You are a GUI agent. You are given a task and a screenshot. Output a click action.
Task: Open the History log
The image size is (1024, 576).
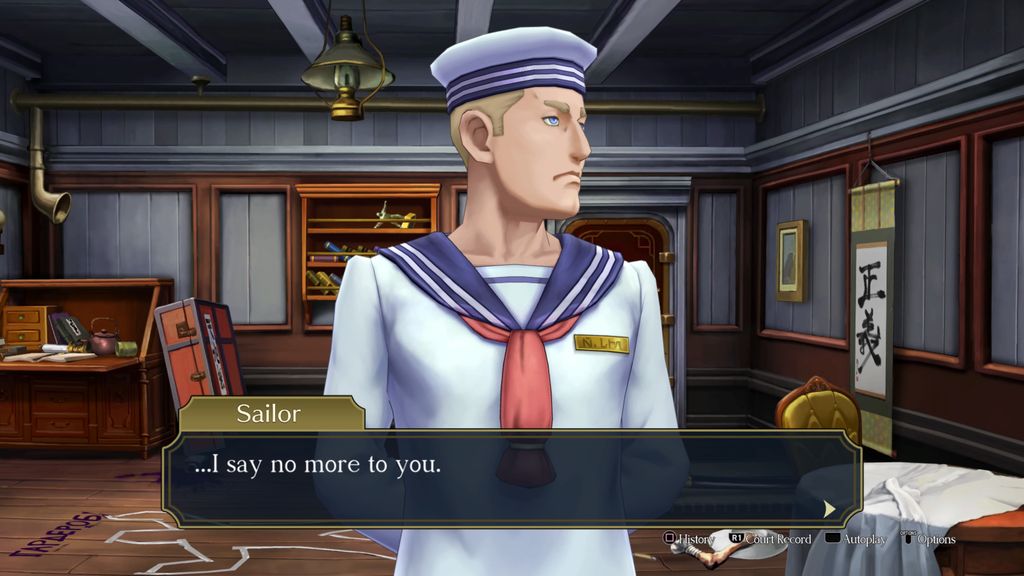click(689, 539)
